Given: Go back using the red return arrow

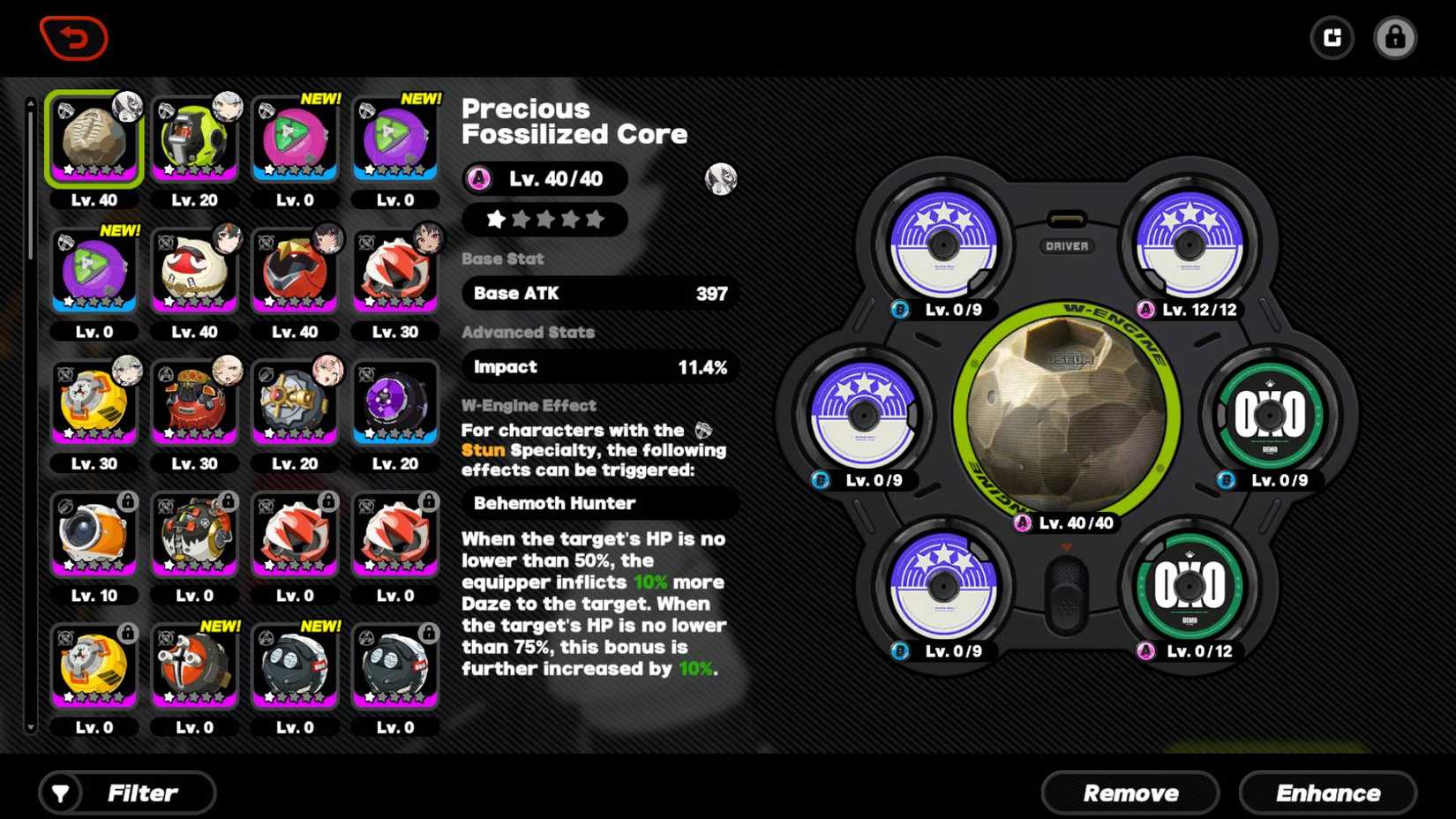Looking at the screenshot, I should 74,38.
